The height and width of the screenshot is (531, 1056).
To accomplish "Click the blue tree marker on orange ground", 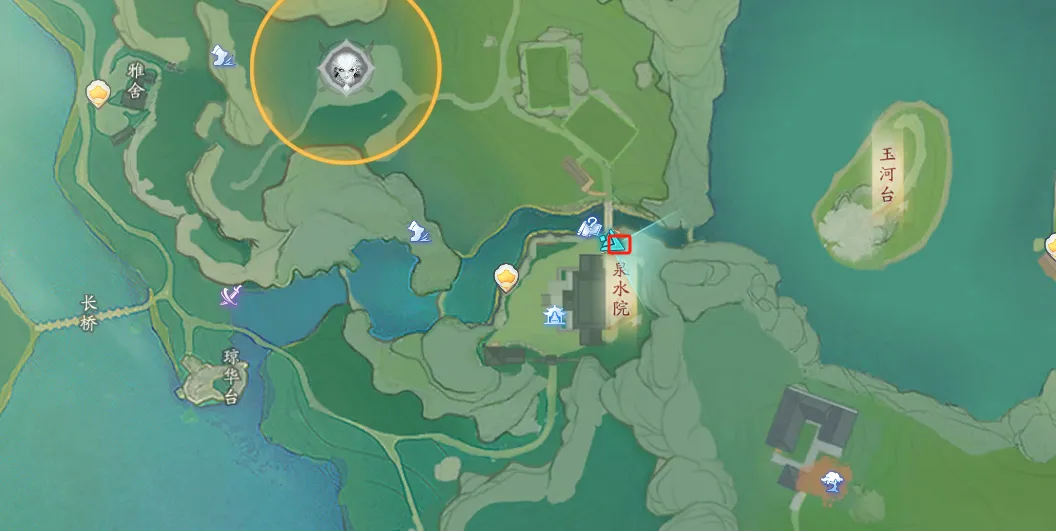I will click(x=829, y=483).
